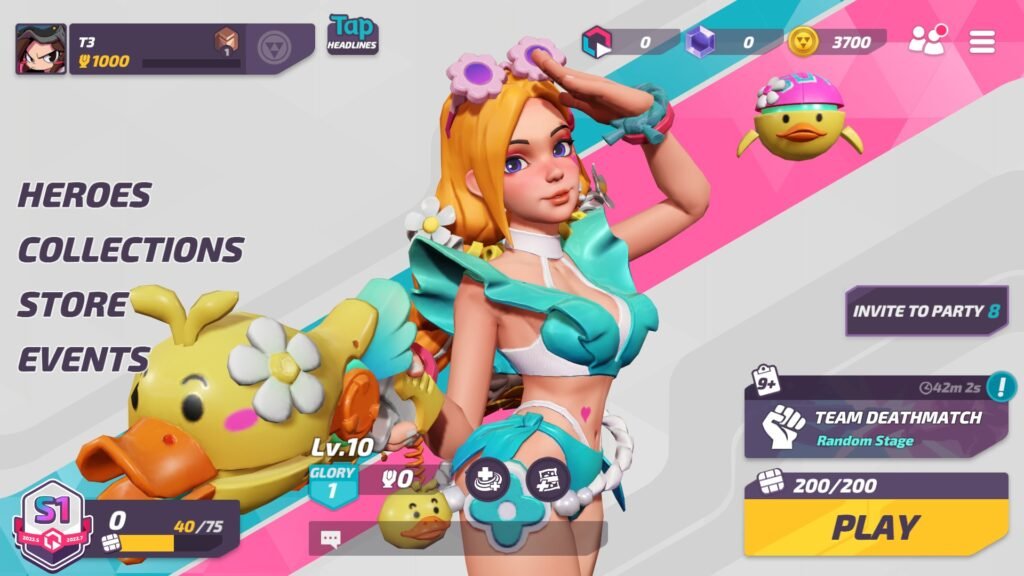This screenshot has width=1024, height=576.
Task: Open the hamburger menu
Action: point(983,42)
